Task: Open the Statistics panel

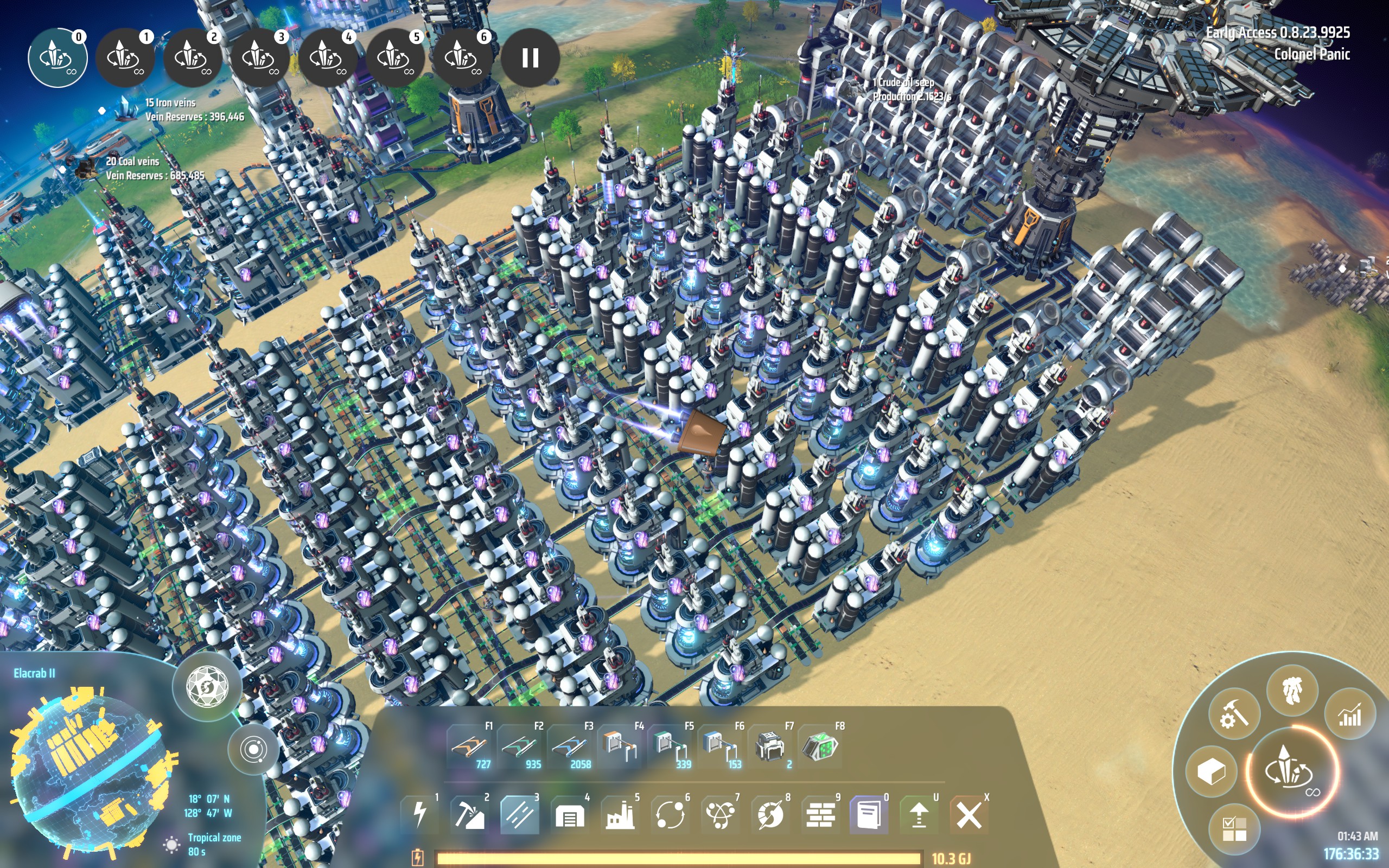Action: tap(1349, 714)
